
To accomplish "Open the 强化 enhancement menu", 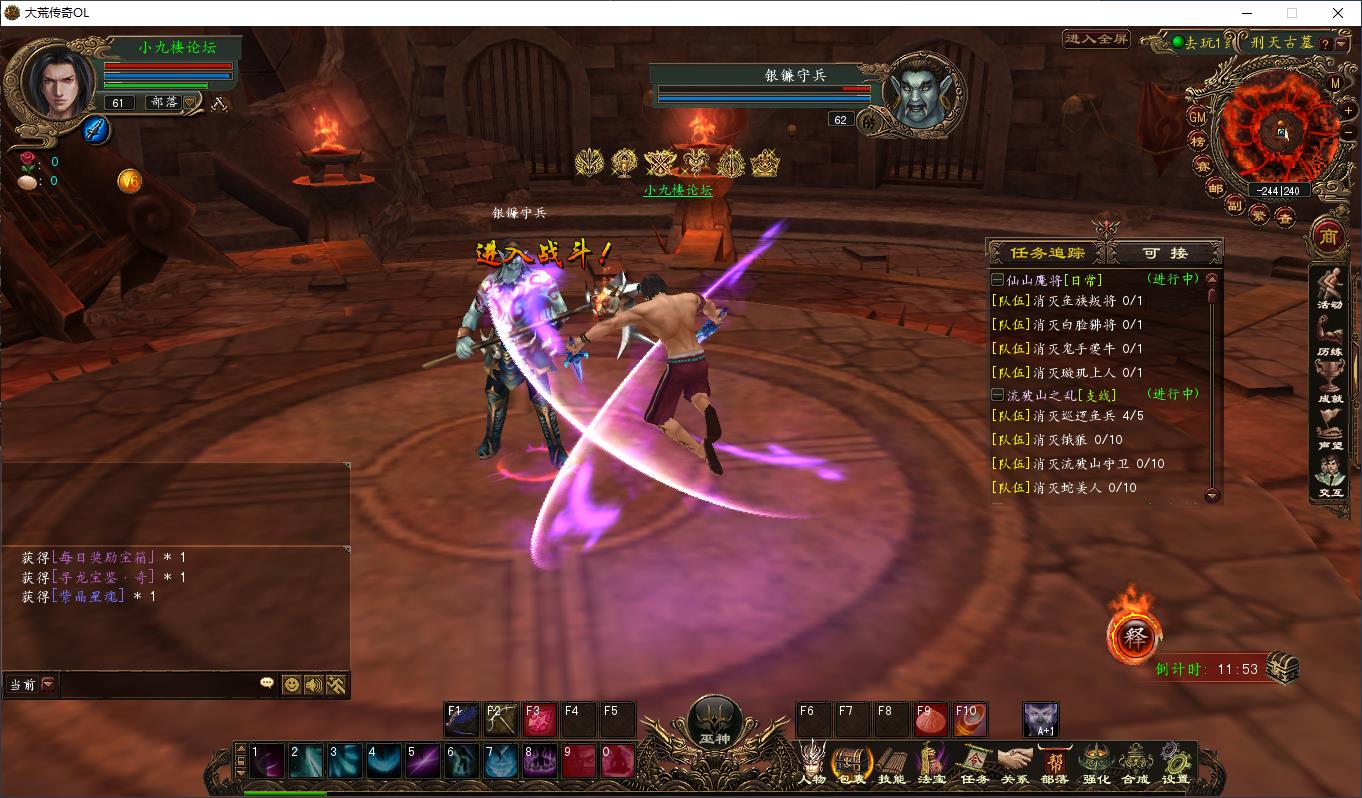I will [x=1095, y=764].
